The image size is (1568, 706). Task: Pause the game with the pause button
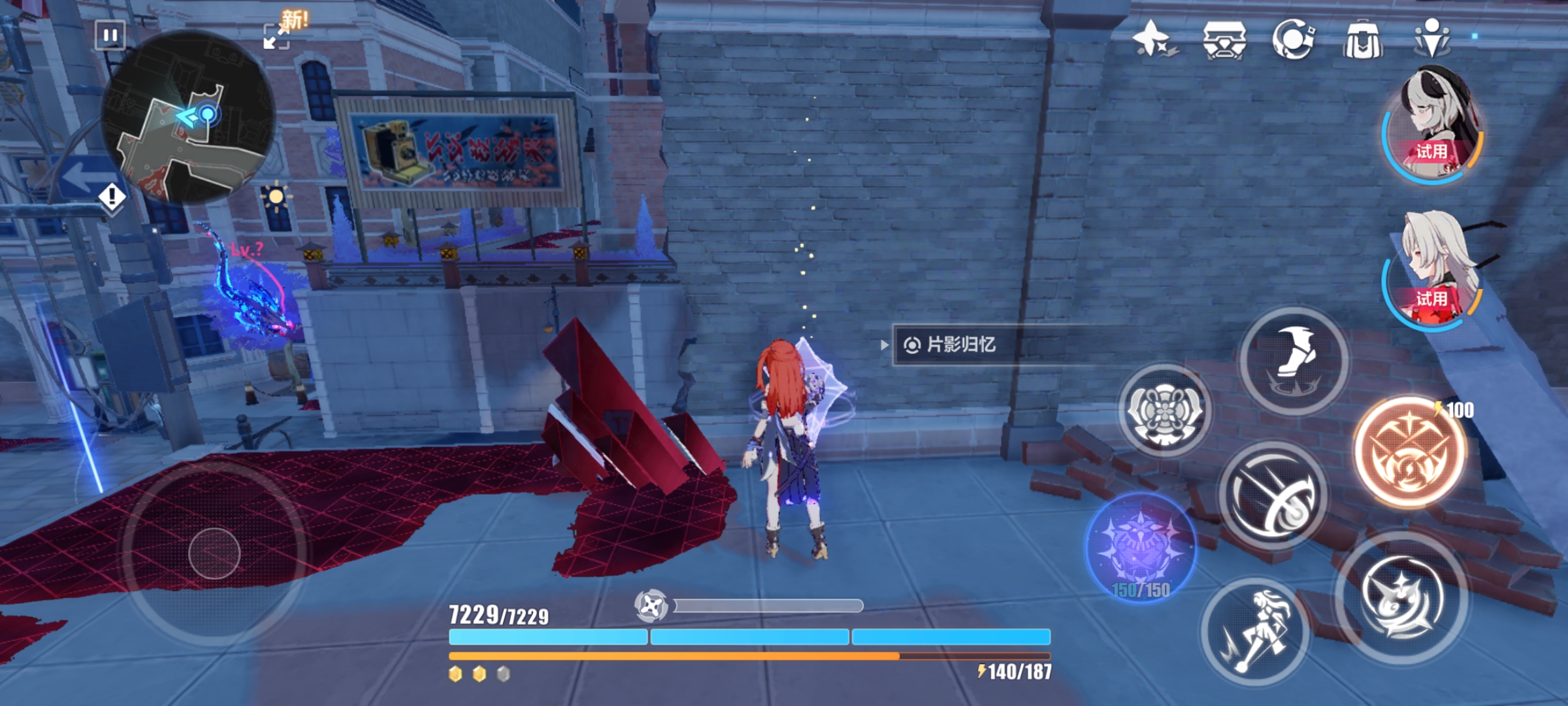110,35
